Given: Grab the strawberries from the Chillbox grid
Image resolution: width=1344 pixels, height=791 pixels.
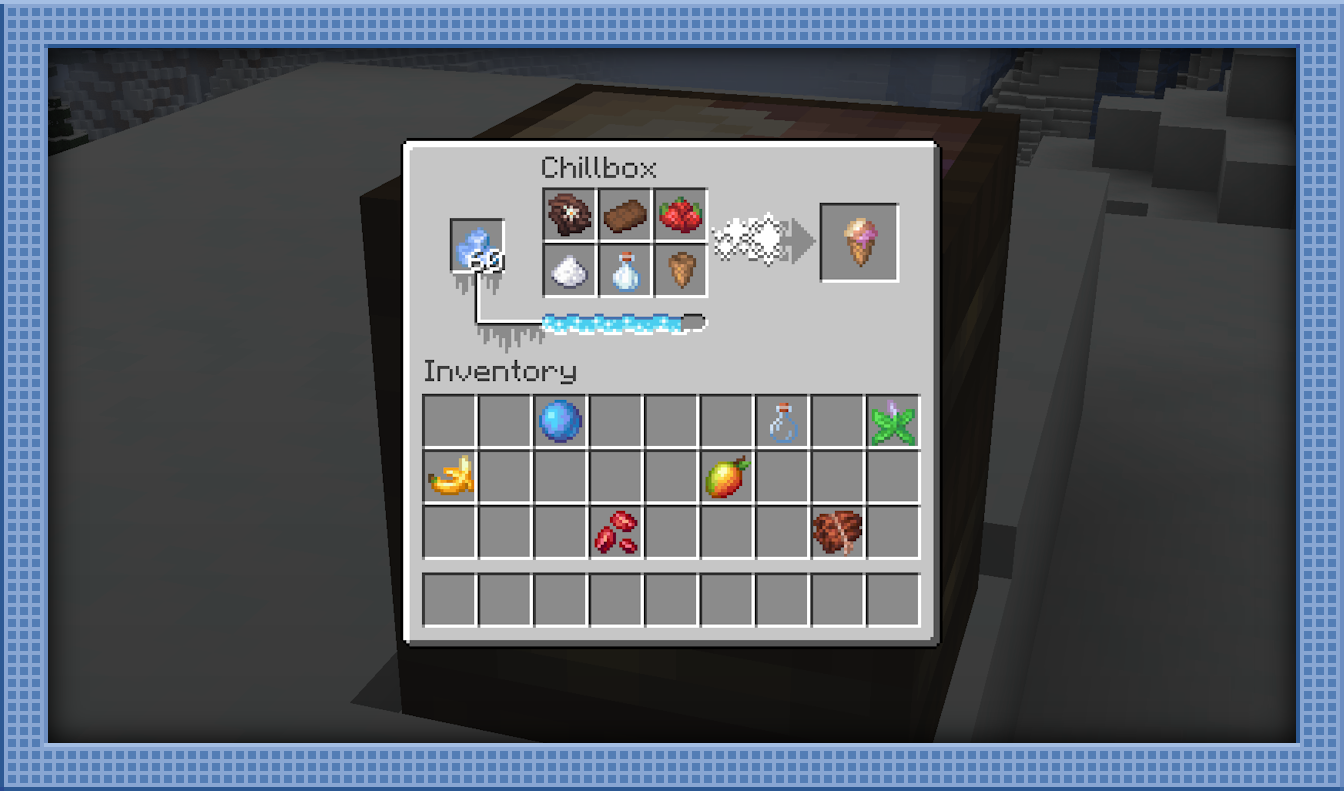Looking at the screenshot, I should coord(681,215).
